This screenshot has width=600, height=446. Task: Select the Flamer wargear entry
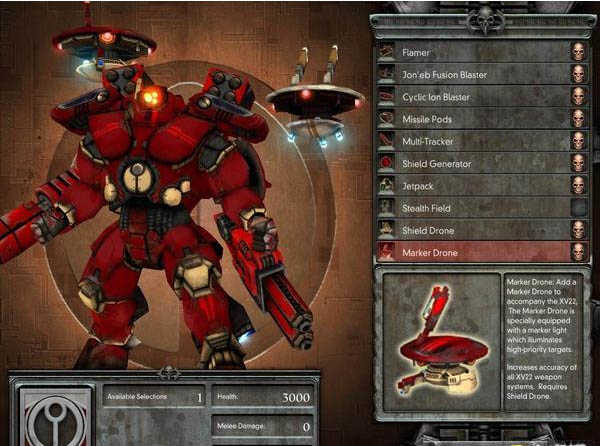pos(470,52)
